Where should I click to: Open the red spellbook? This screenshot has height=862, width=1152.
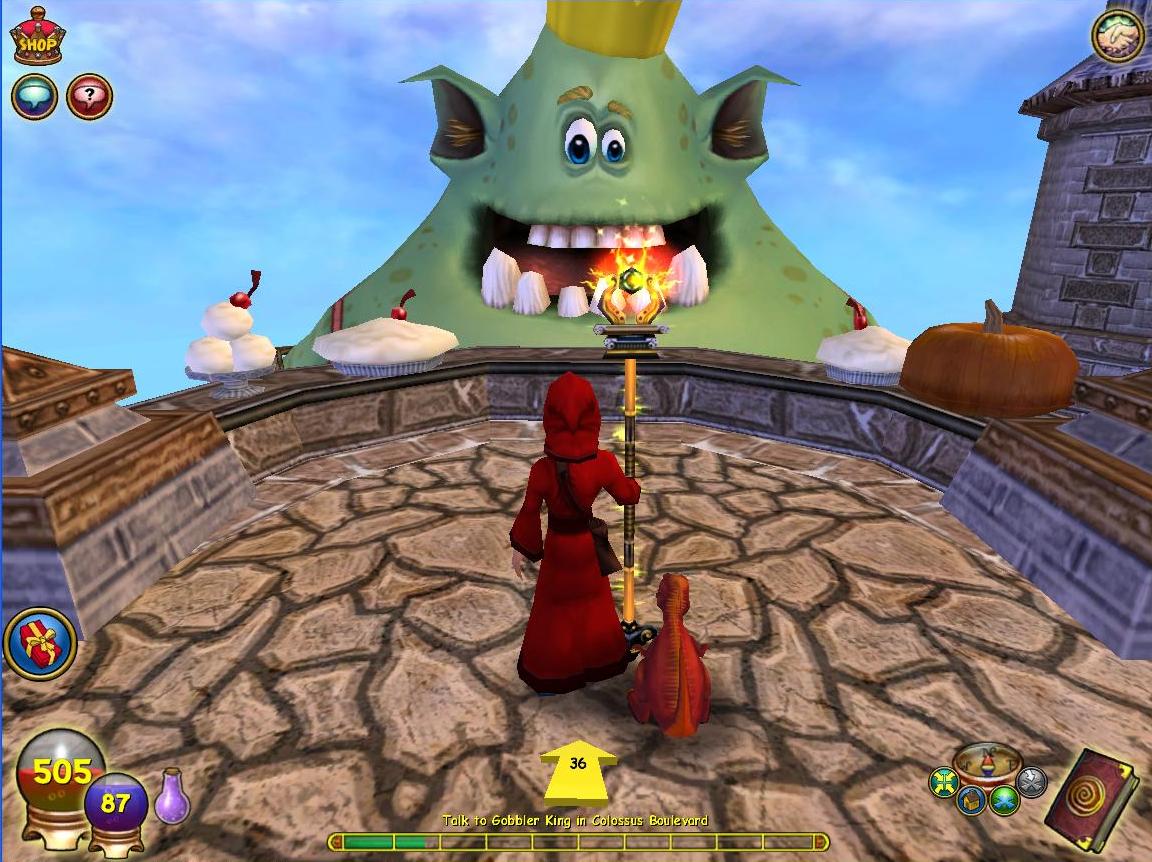coord(1092,801)
